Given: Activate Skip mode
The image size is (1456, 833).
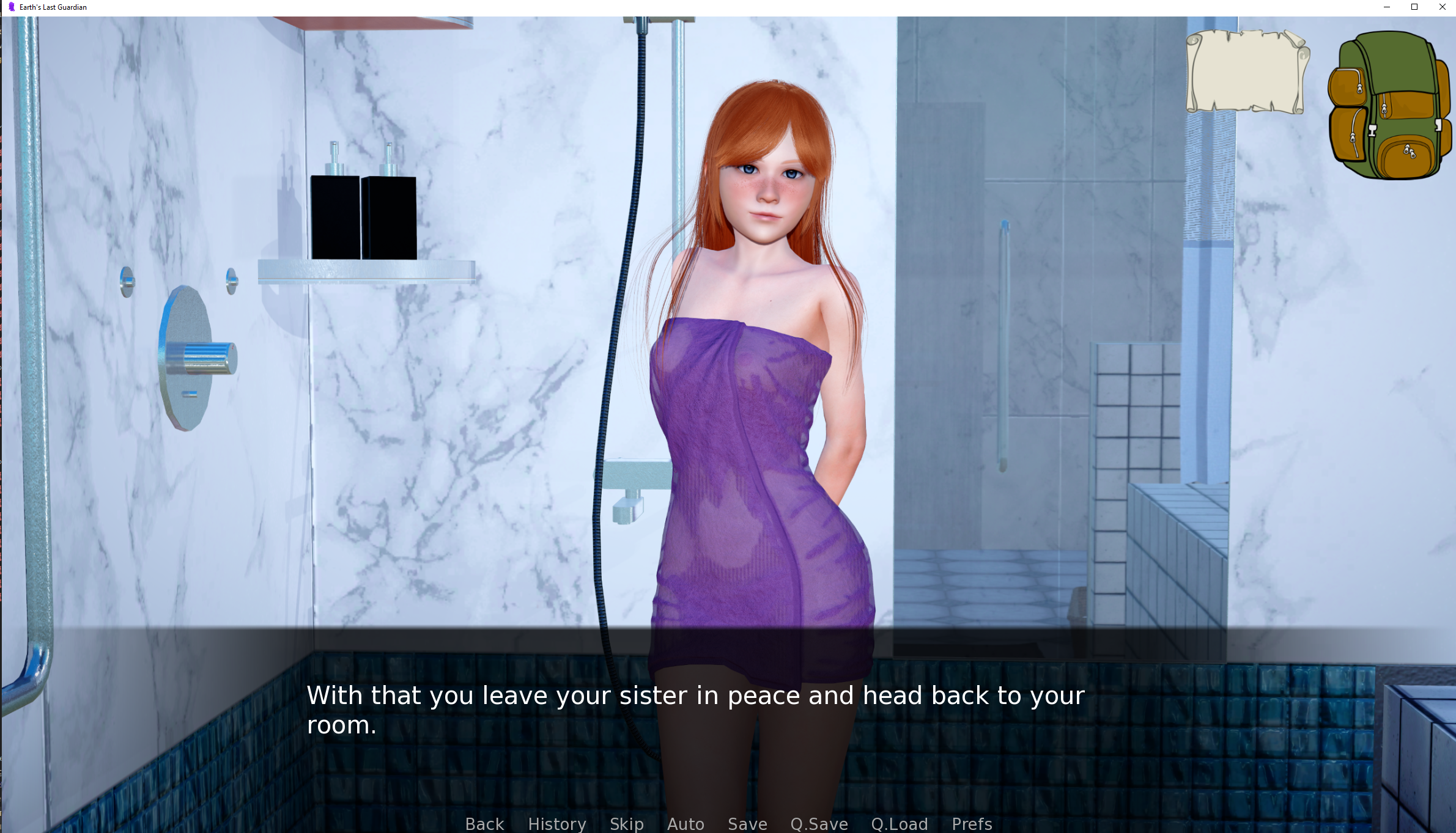Looking at the screenshot, I should coord(626,823).
